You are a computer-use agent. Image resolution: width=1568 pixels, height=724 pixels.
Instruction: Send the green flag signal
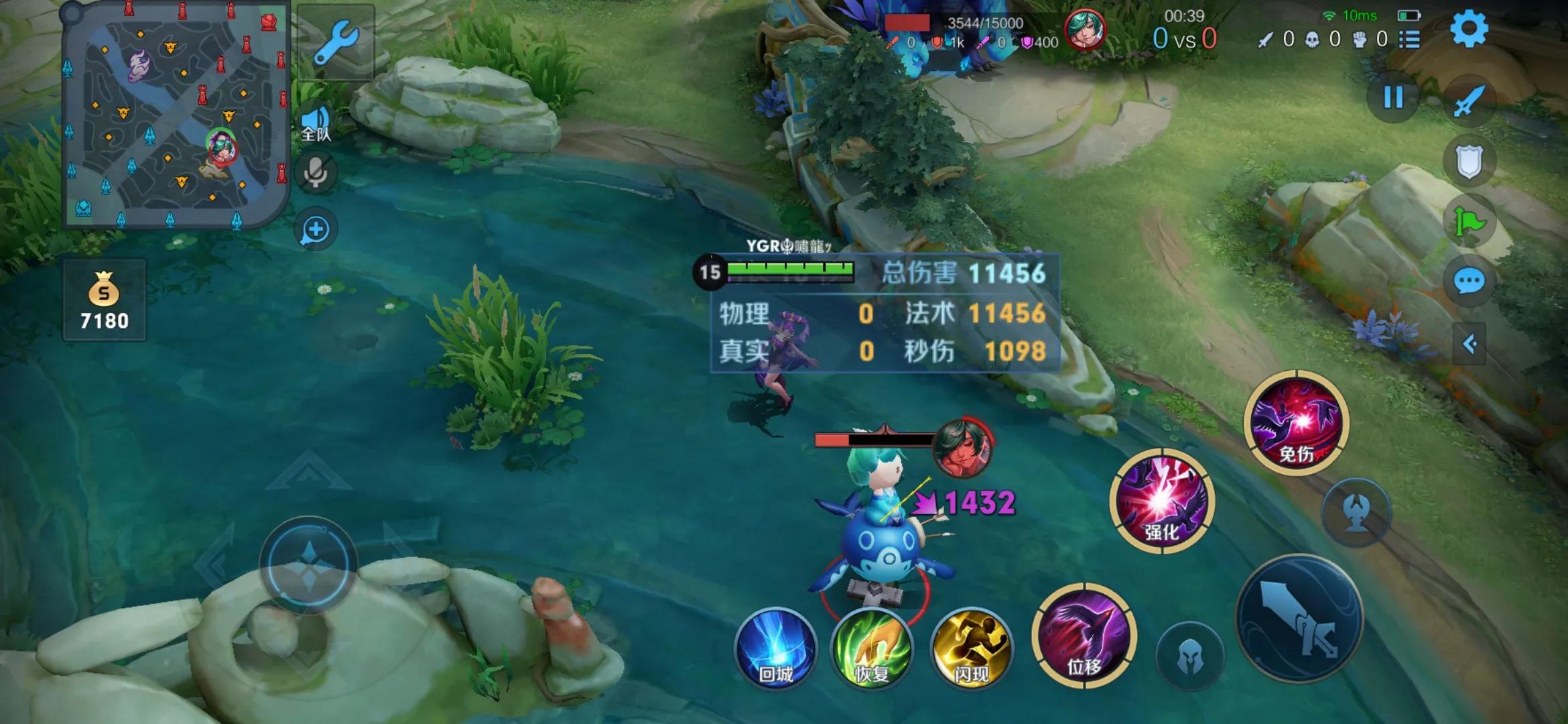[x=1469, y=221]
